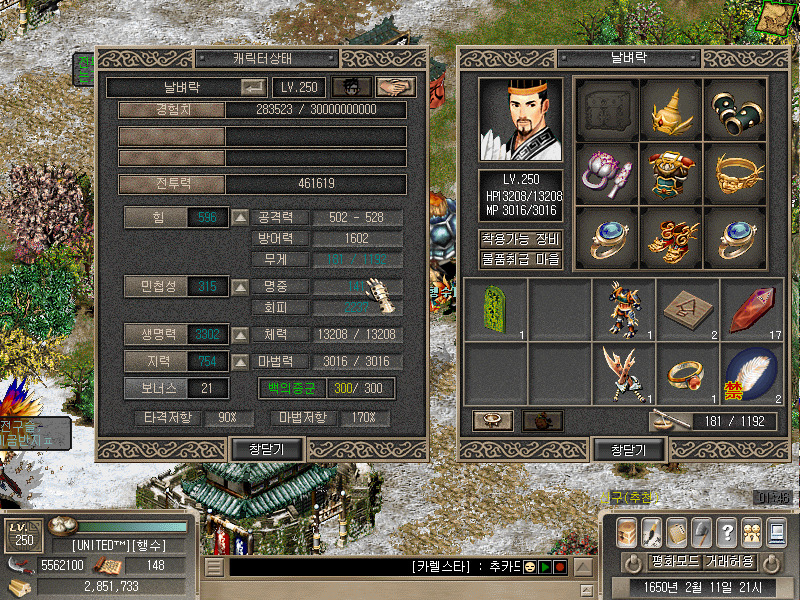
Task: Open the computer system menu icon
Action: (x=776, y=531)
